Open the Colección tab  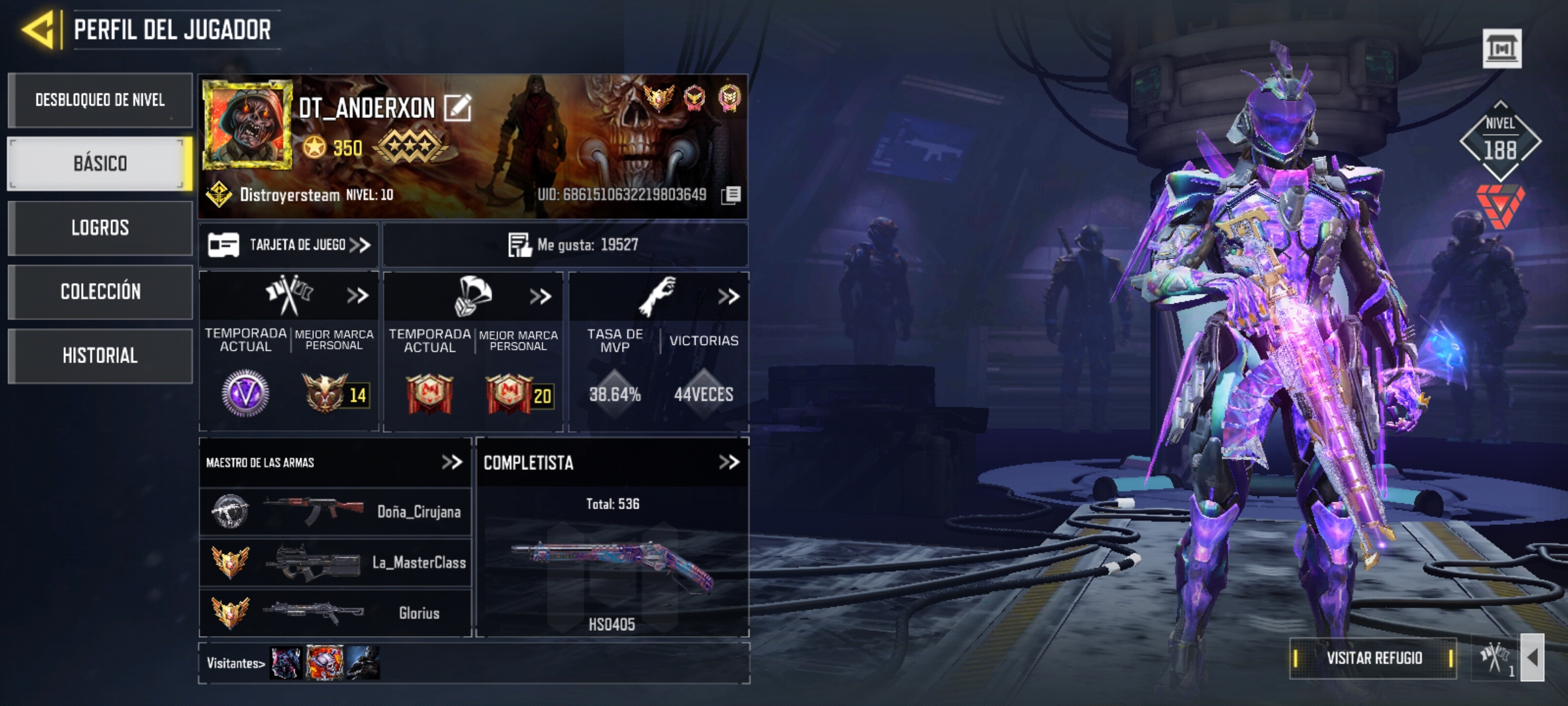[x=100, y=292]
